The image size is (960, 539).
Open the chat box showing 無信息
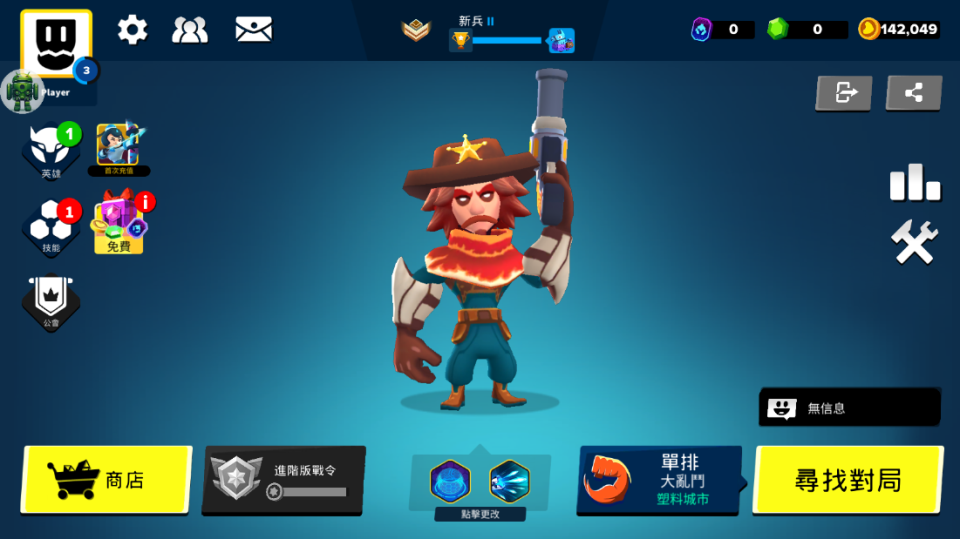[x=849, y=407]
